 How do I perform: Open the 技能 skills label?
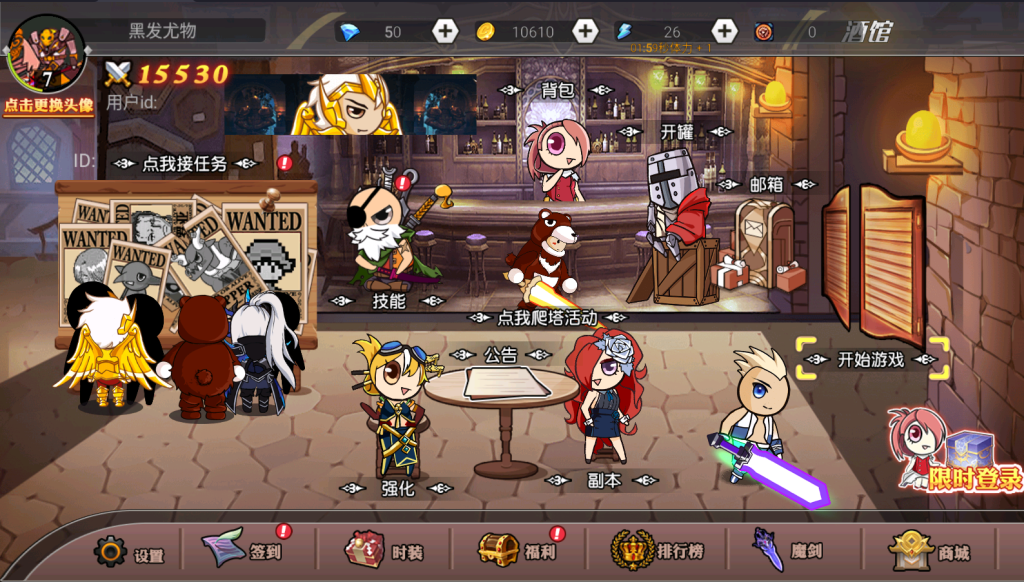tap(388, 301)
